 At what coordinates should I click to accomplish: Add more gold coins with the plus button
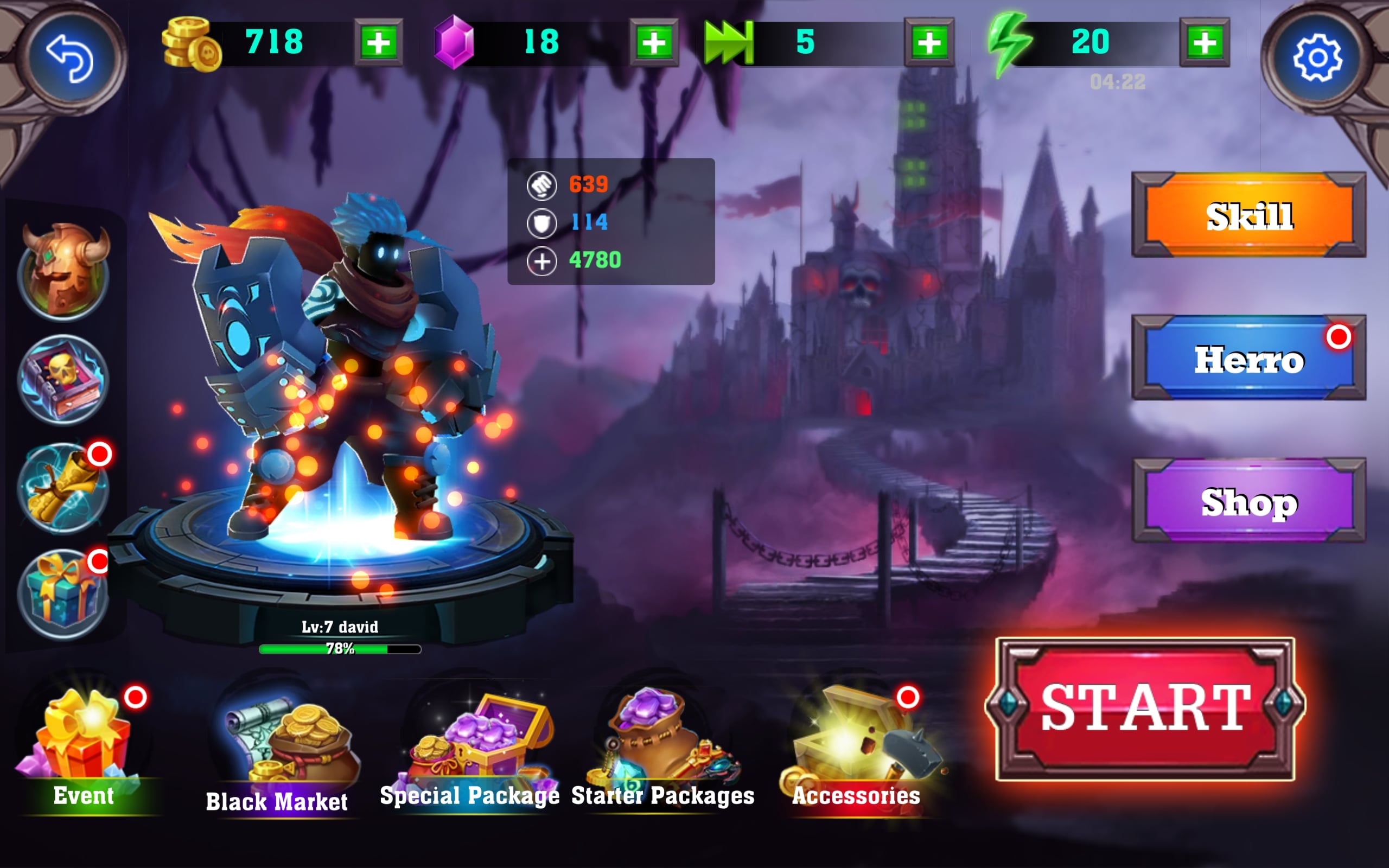tap(378, 42)
